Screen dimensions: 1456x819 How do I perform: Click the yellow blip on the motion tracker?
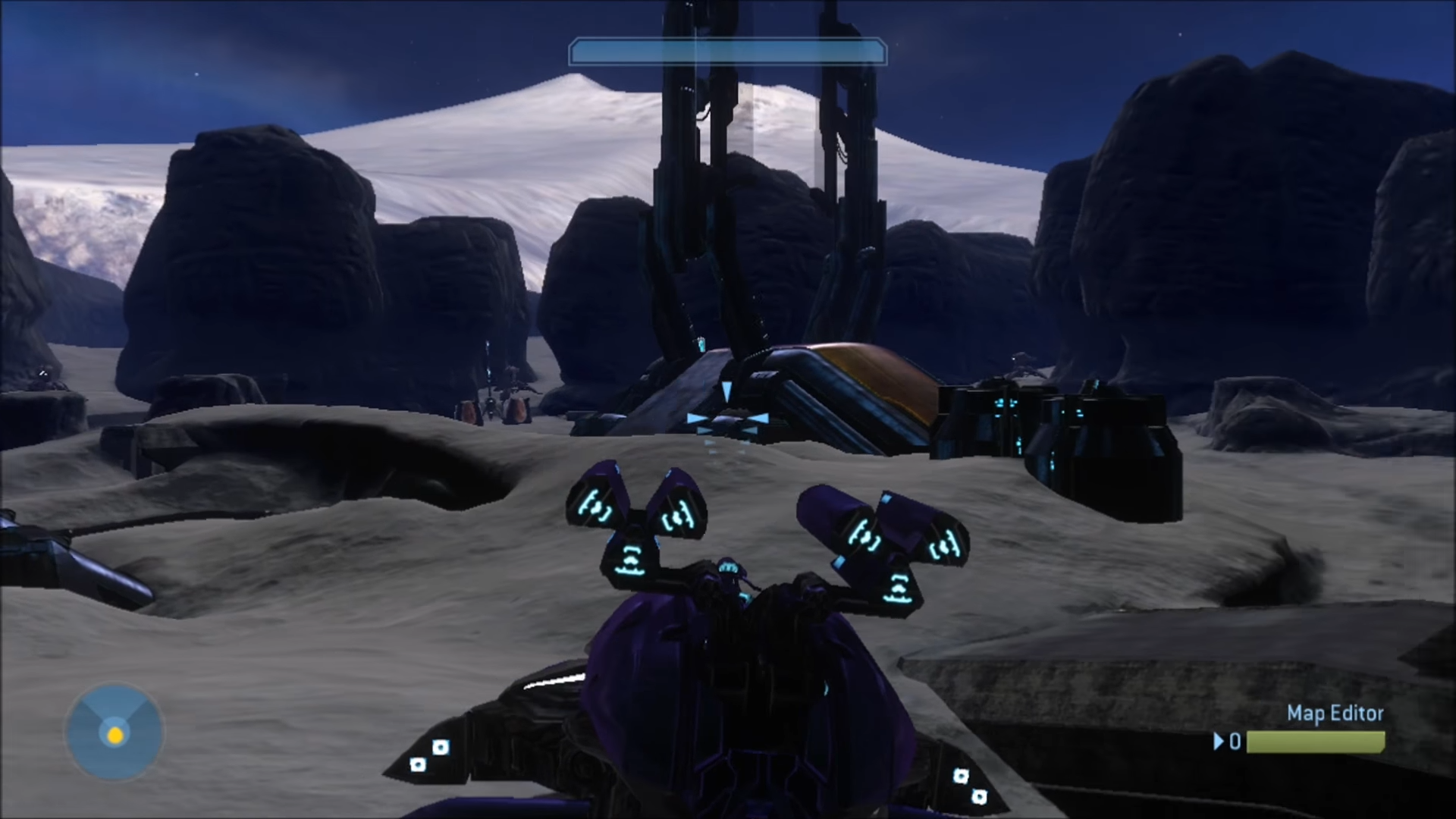tap(115, 736)
